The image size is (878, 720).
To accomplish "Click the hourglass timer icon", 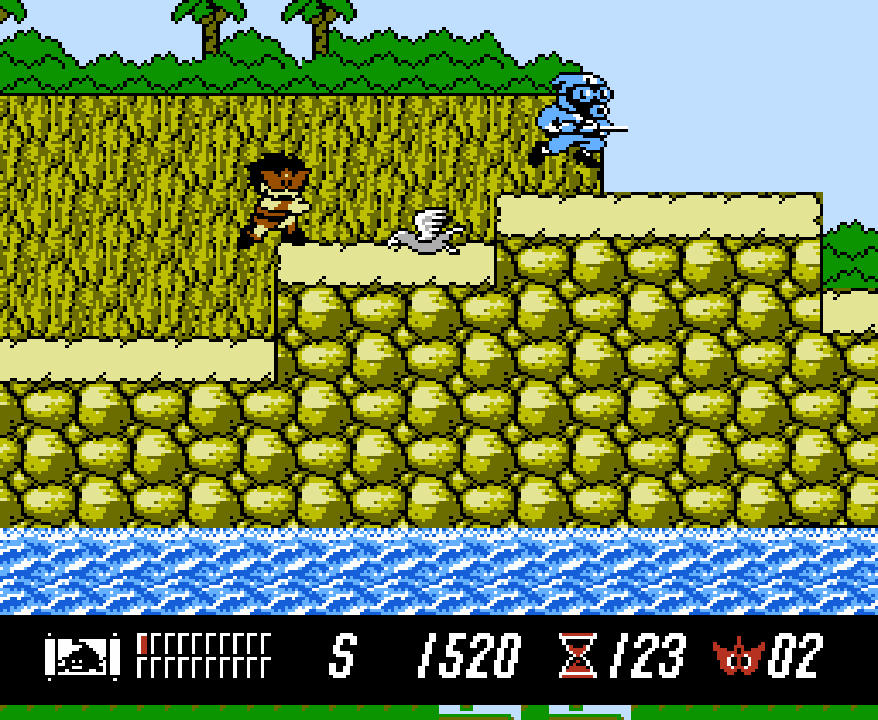I will click(577, 656).
